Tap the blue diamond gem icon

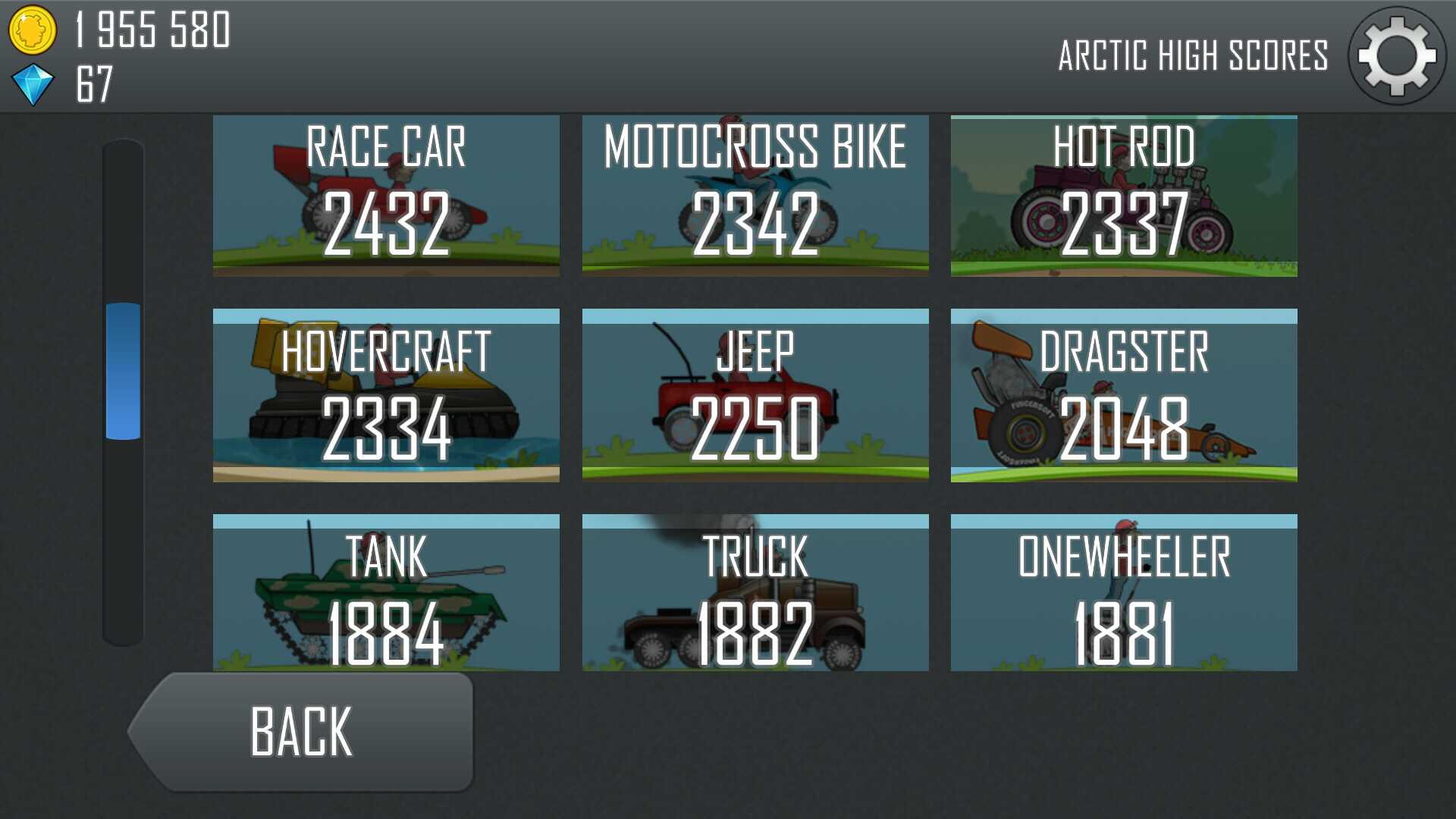tap(33, 83)
